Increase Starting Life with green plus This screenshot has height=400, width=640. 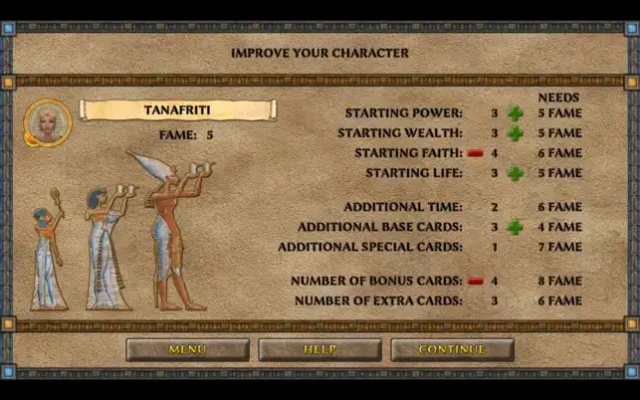pyautogui.click(x=515, y=173)
